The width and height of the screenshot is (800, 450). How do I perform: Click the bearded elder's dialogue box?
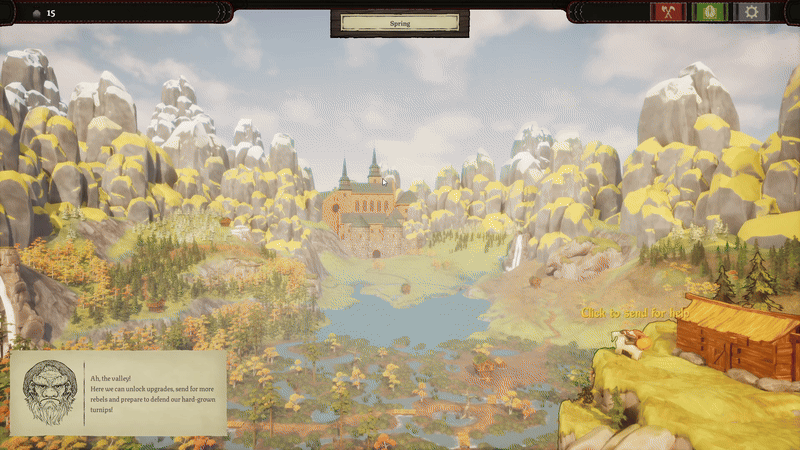click(x=118, y=392)
